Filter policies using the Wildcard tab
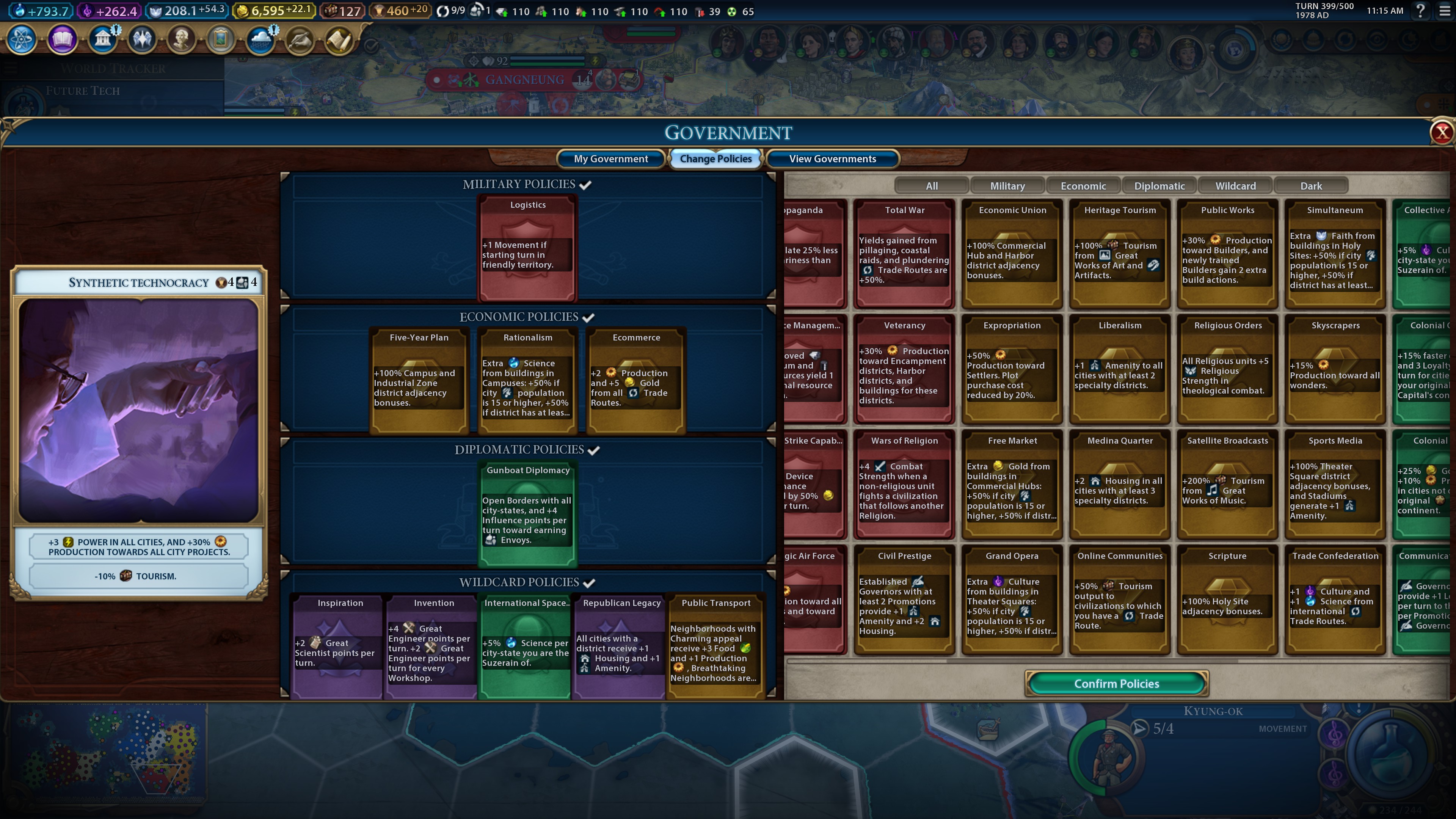The width and height of the screenshot is (1456, 819). click(x=1235, y=185)
